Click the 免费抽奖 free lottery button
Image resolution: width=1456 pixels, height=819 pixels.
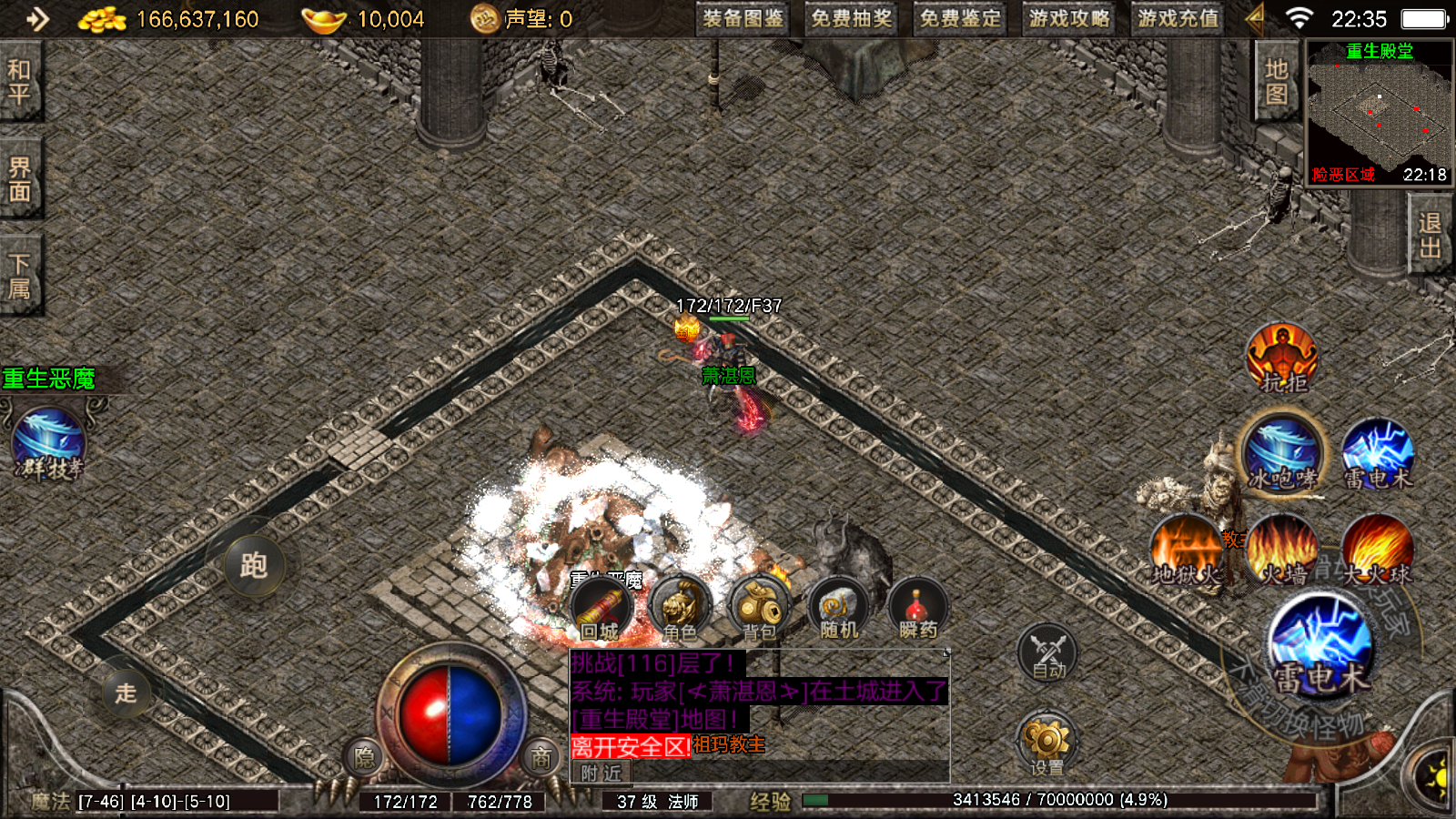[x=851, y=19]
